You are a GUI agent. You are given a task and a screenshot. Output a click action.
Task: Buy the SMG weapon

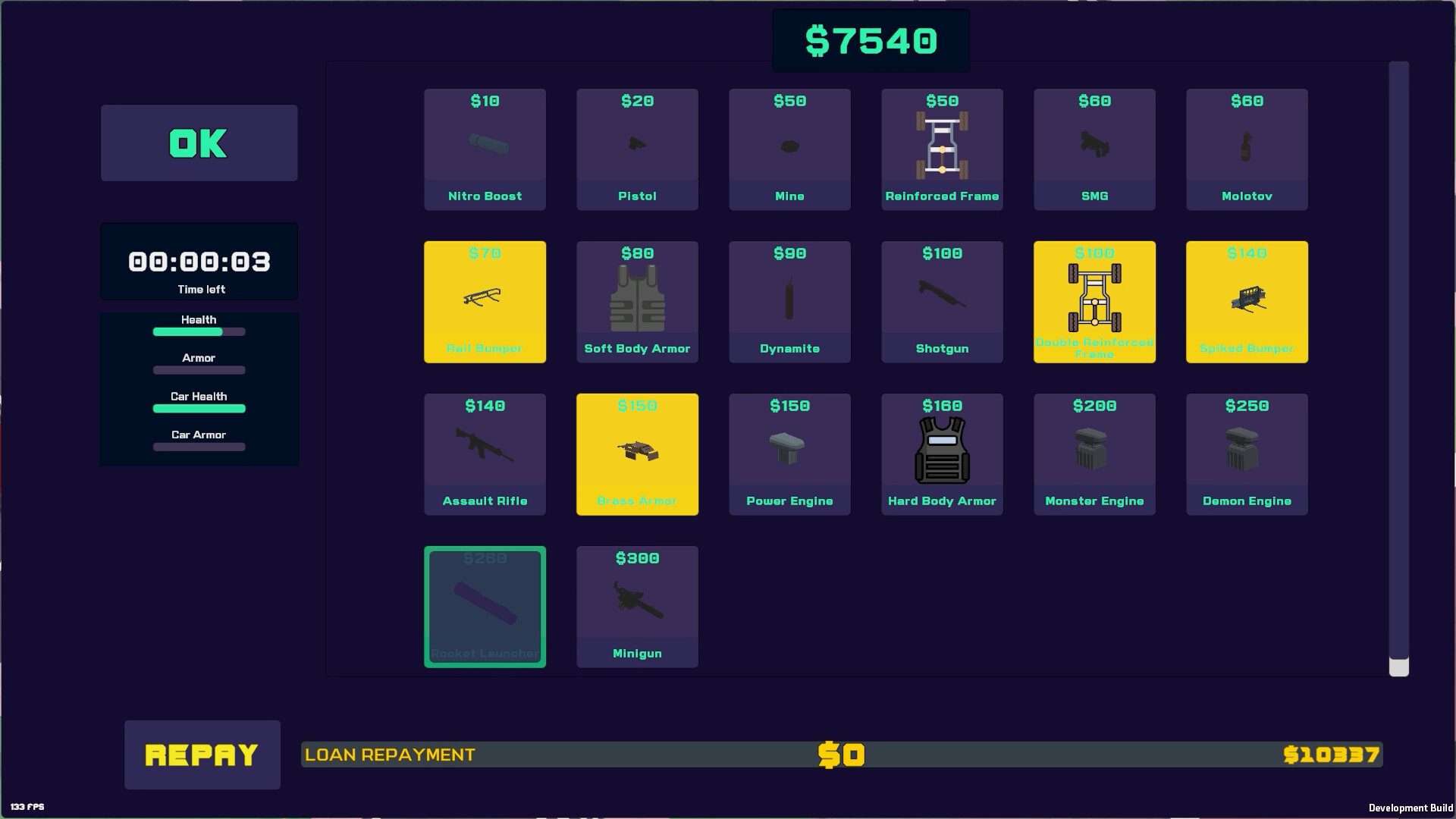[1094, 149]
